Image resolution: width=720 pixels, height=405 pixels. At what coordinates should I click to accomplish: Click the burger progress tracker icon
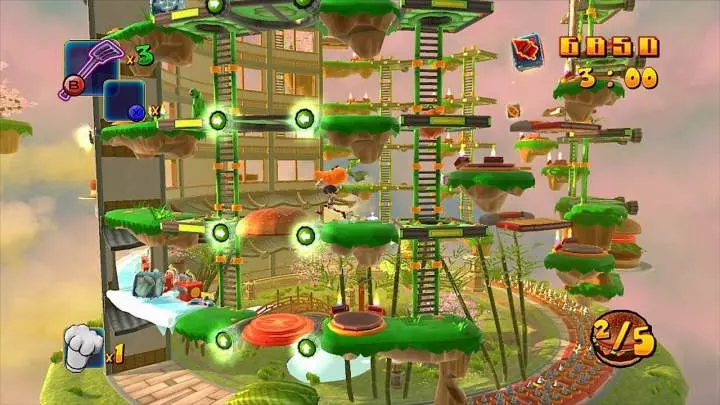coord(622,339)
